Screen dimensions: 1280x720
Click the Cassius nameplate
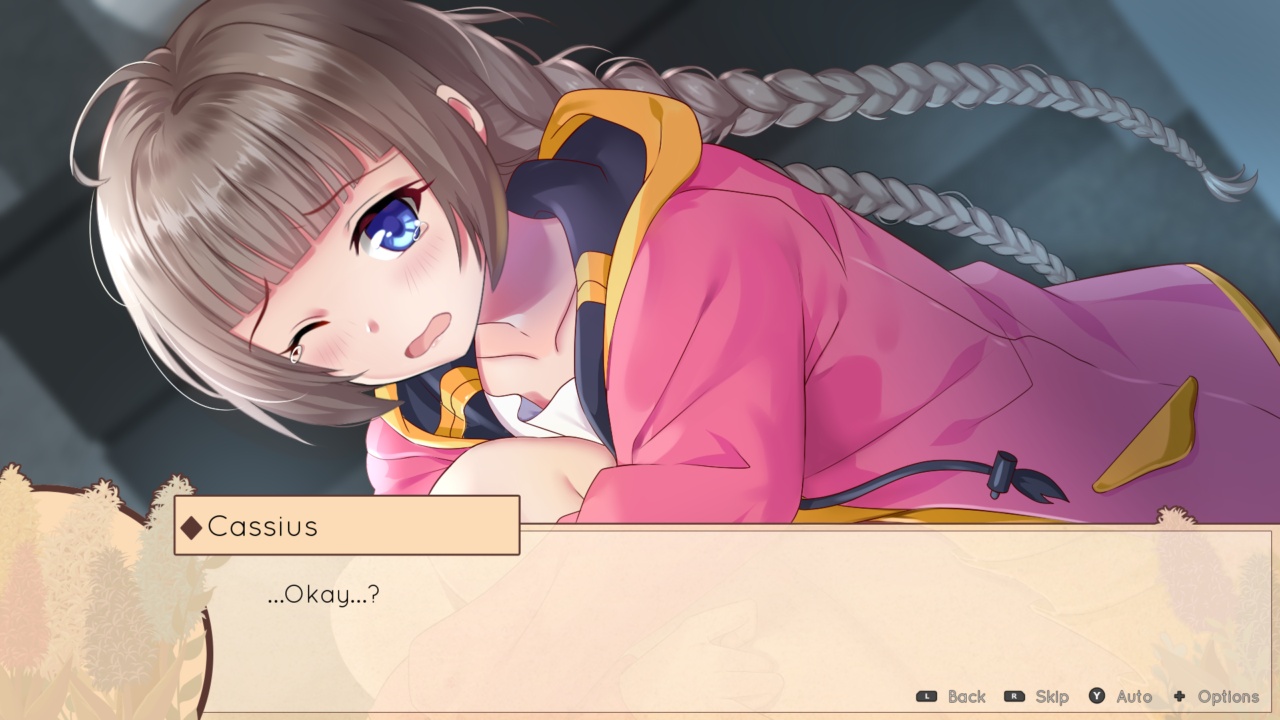coord(345,525)
